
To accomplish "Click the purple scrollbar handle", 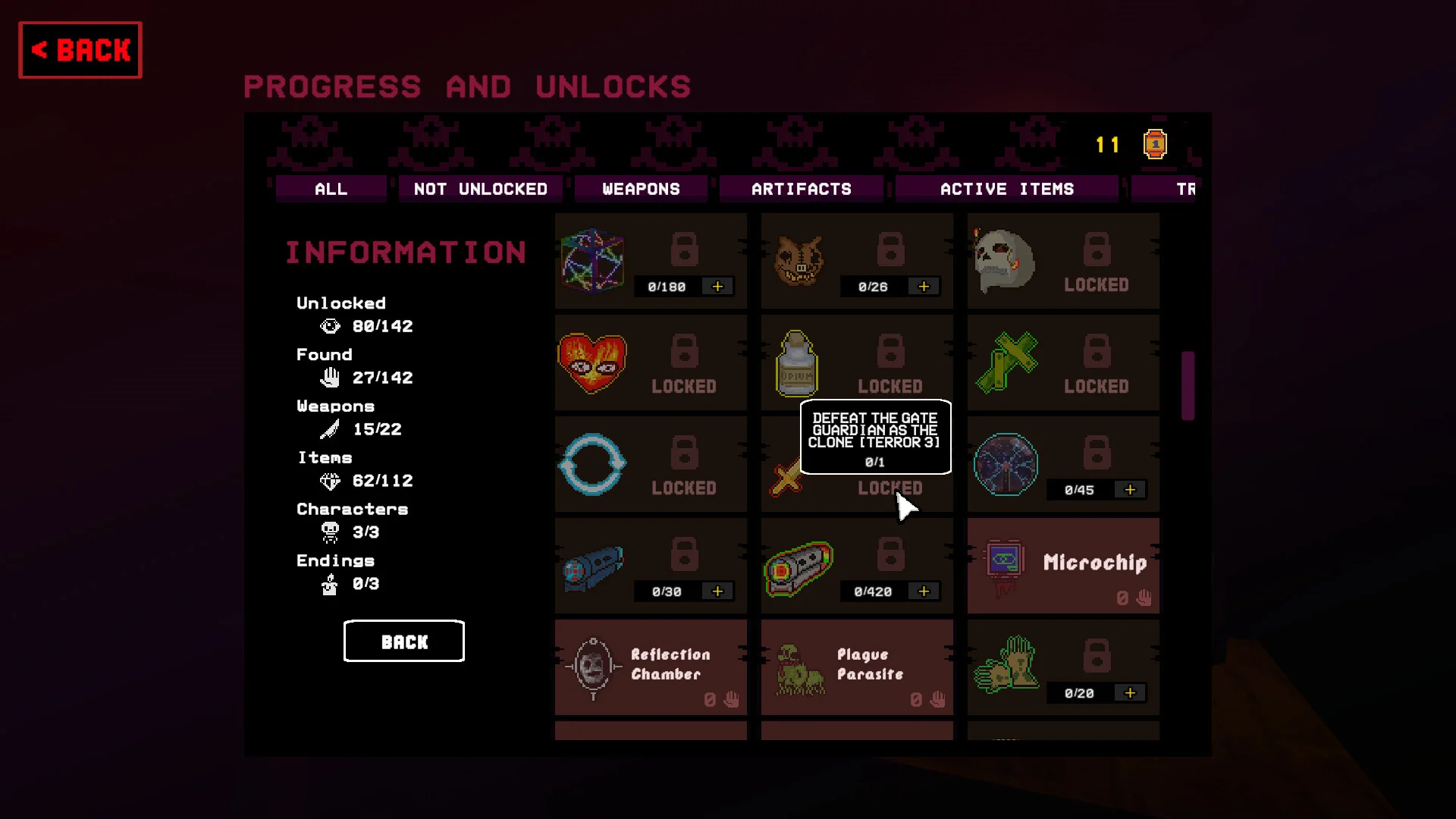I will coord(1188,385).
